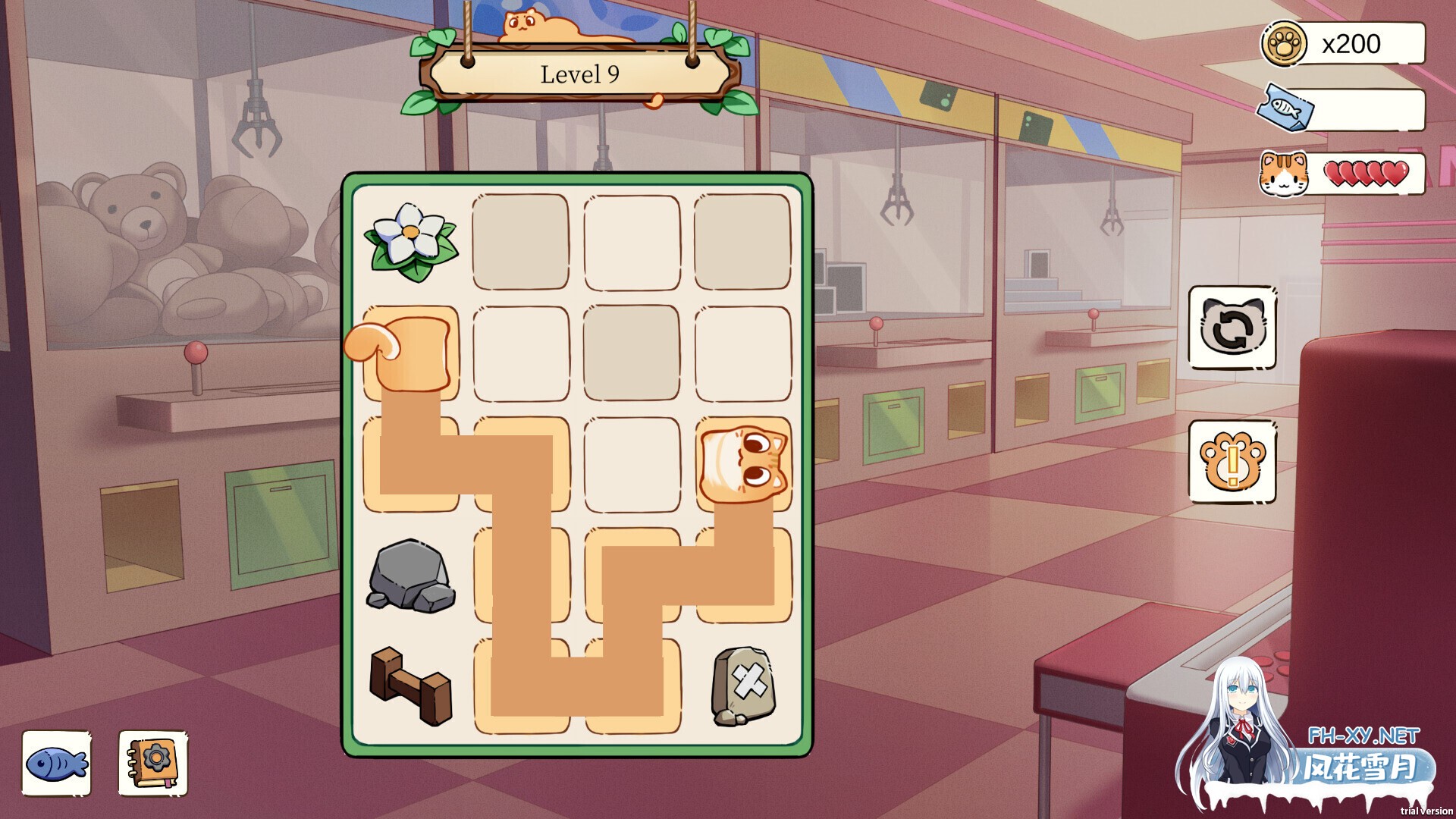The width and height of the screenshot is (1456, 819).
Task: Select the cat head tile
Action: 743,463
